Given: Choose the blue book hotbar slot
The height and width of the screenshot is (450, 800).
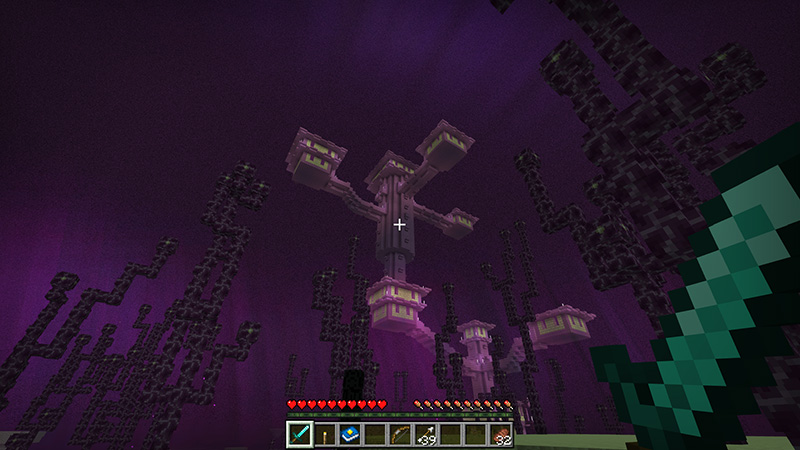Looking at the screenshot, I should pos(350,434).
